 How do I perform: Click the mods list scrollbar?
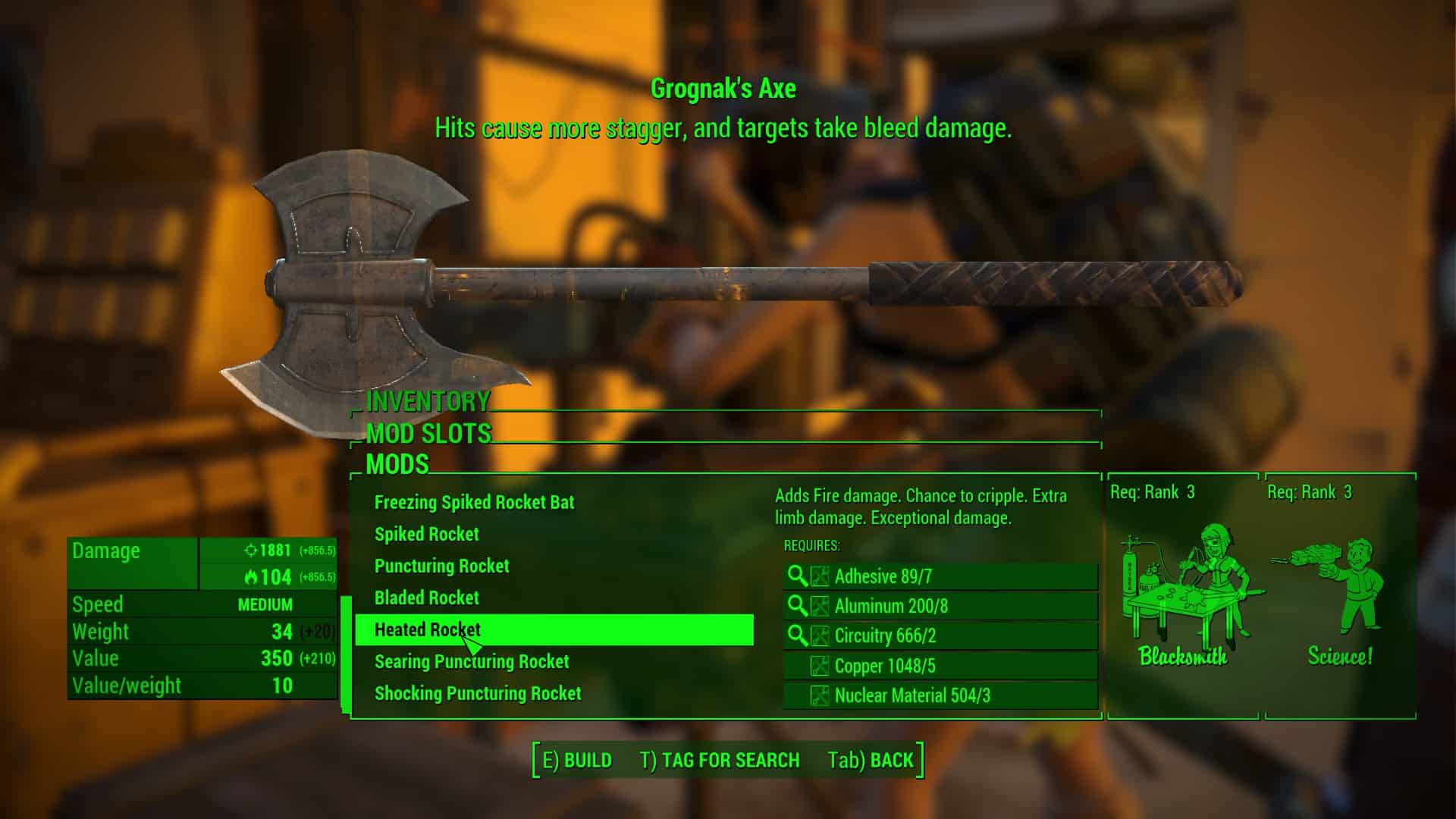(x=346, y=654)
